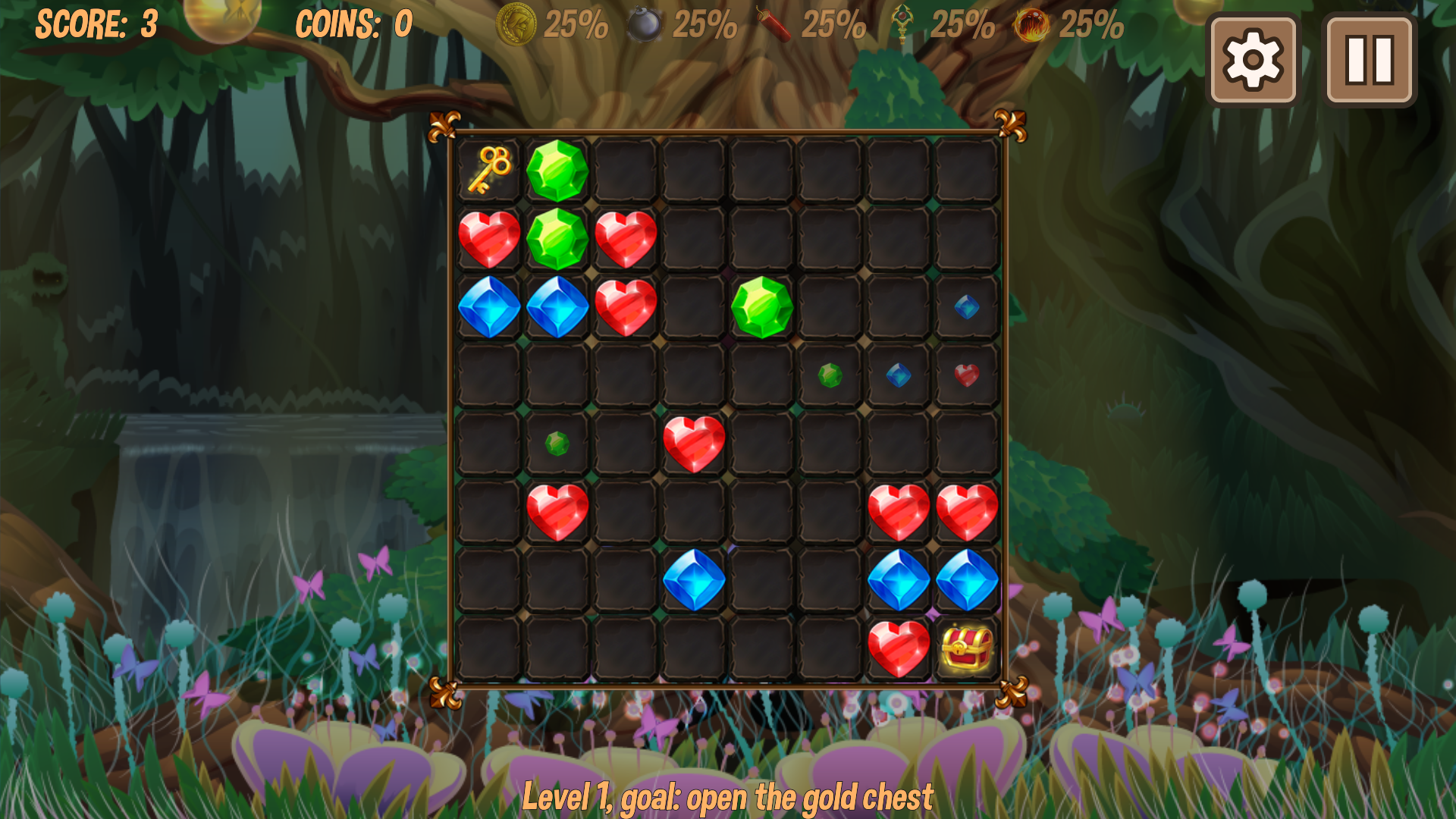Screen dimensions: 1456x819
Task: Click the small blue gem on the right edge
Action: coord(967,307)
